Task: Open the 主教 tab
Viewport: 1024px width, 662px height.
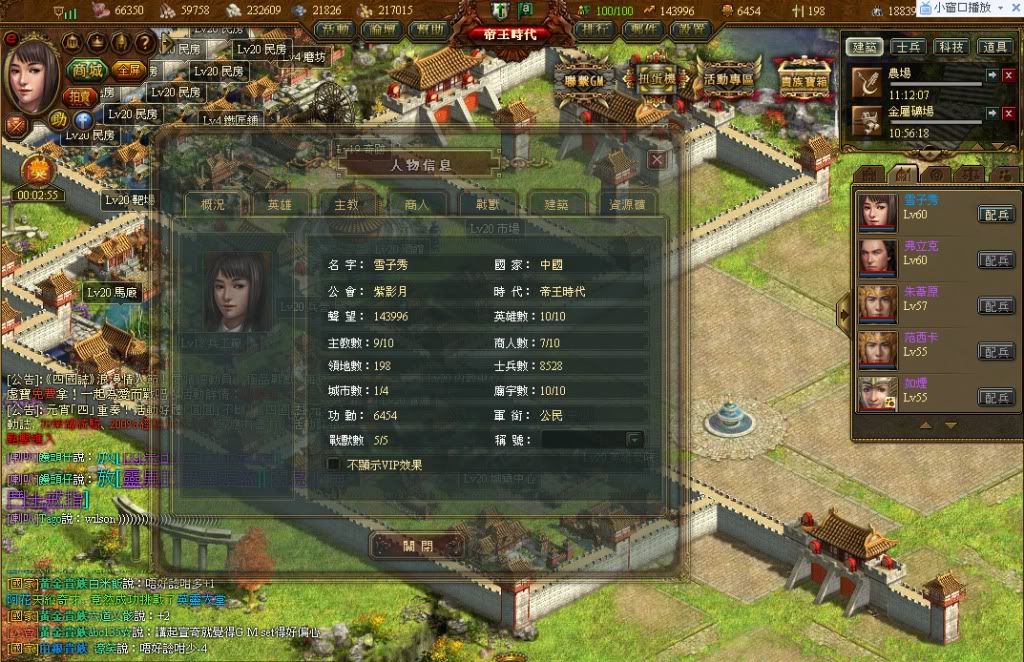Action: 346,204
